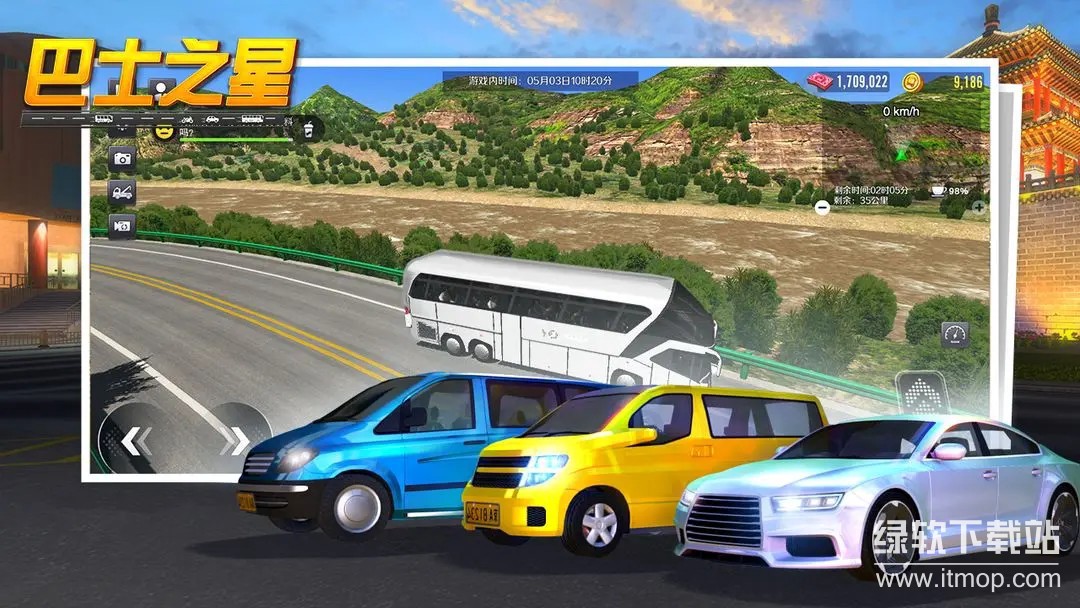This screenshot has width=1080, height=608.
Task: Switch the camera view angle
Action: pos(123,226)
